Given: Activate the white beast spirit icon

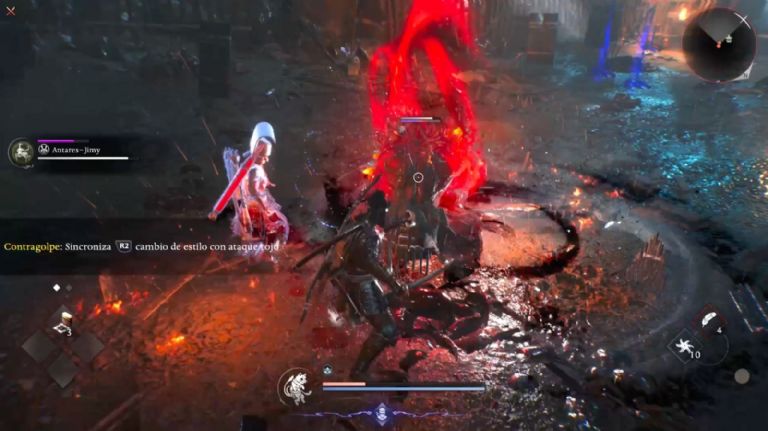Looking at the screenshot, I should (x=296, y=386).
